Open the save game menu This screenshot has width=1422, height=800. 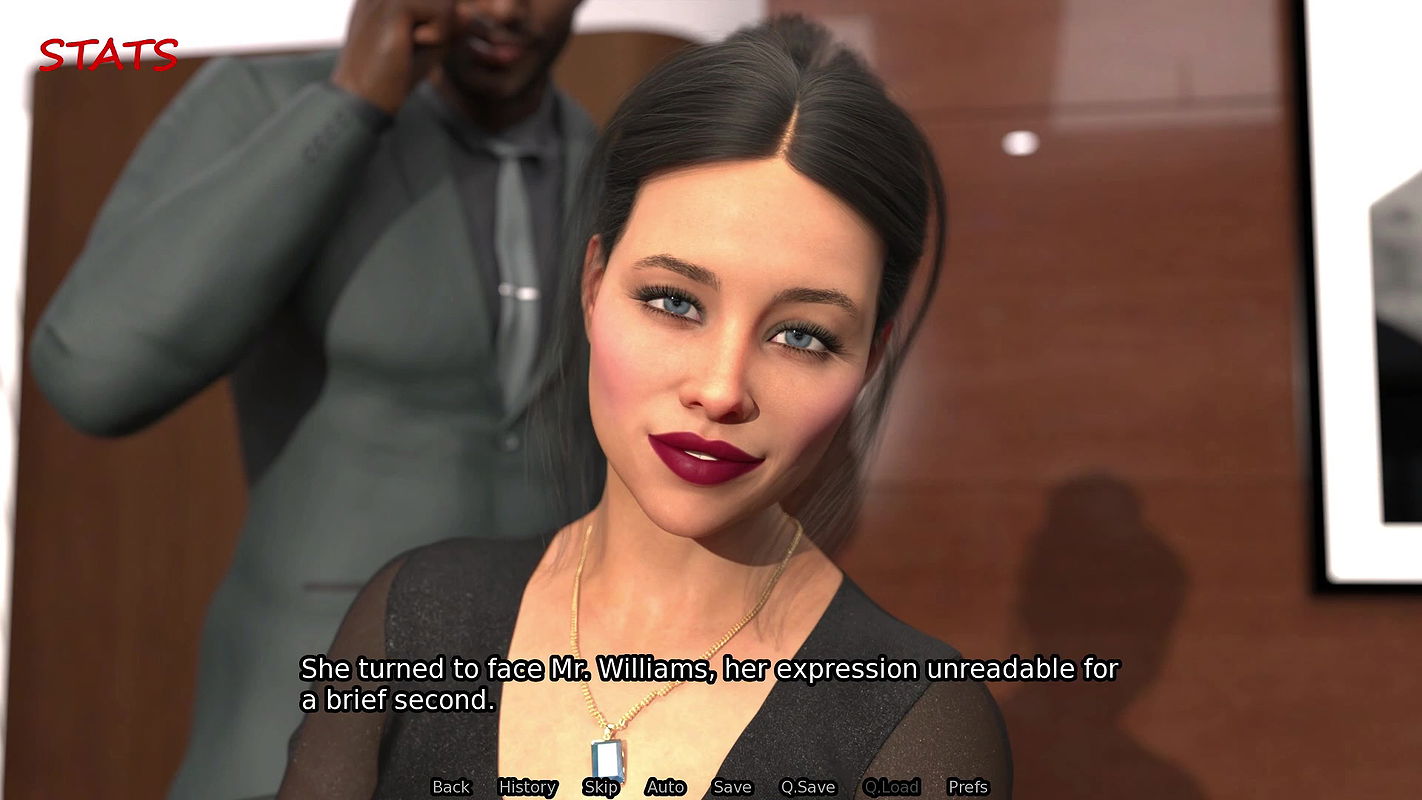(x=731, y=787)
